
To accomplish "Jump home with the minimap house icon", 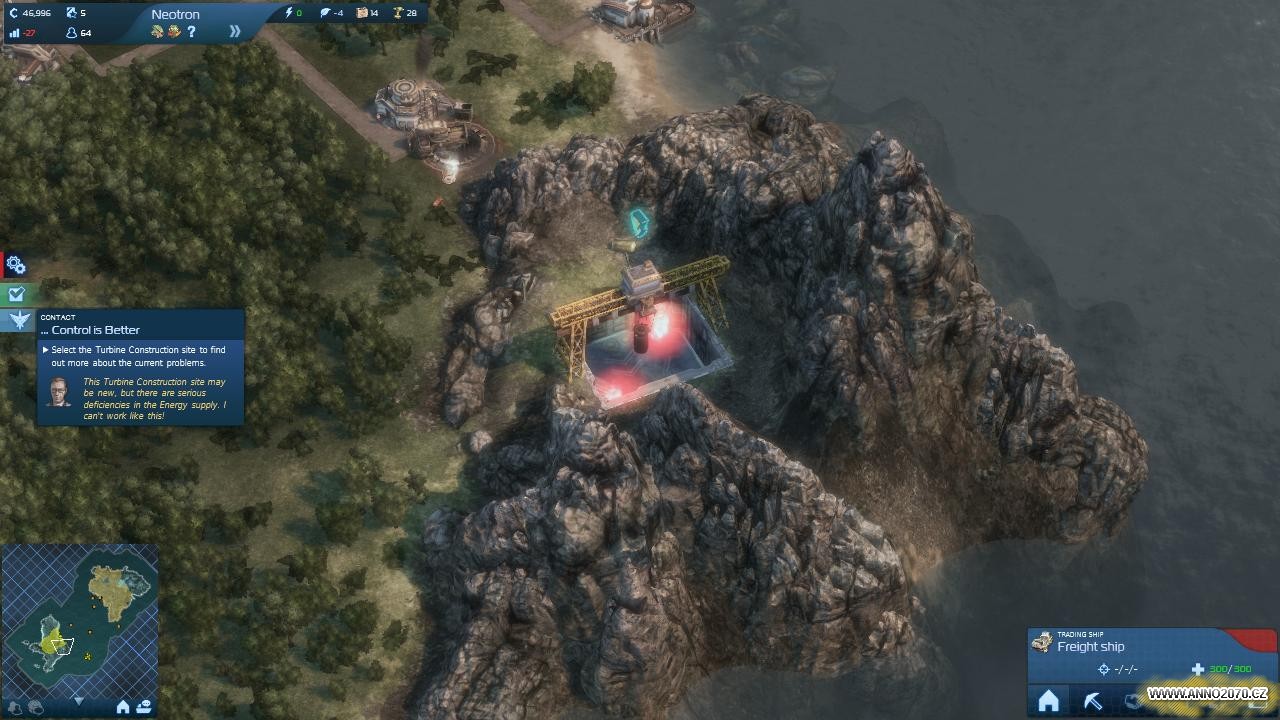I will click(123, 707).
